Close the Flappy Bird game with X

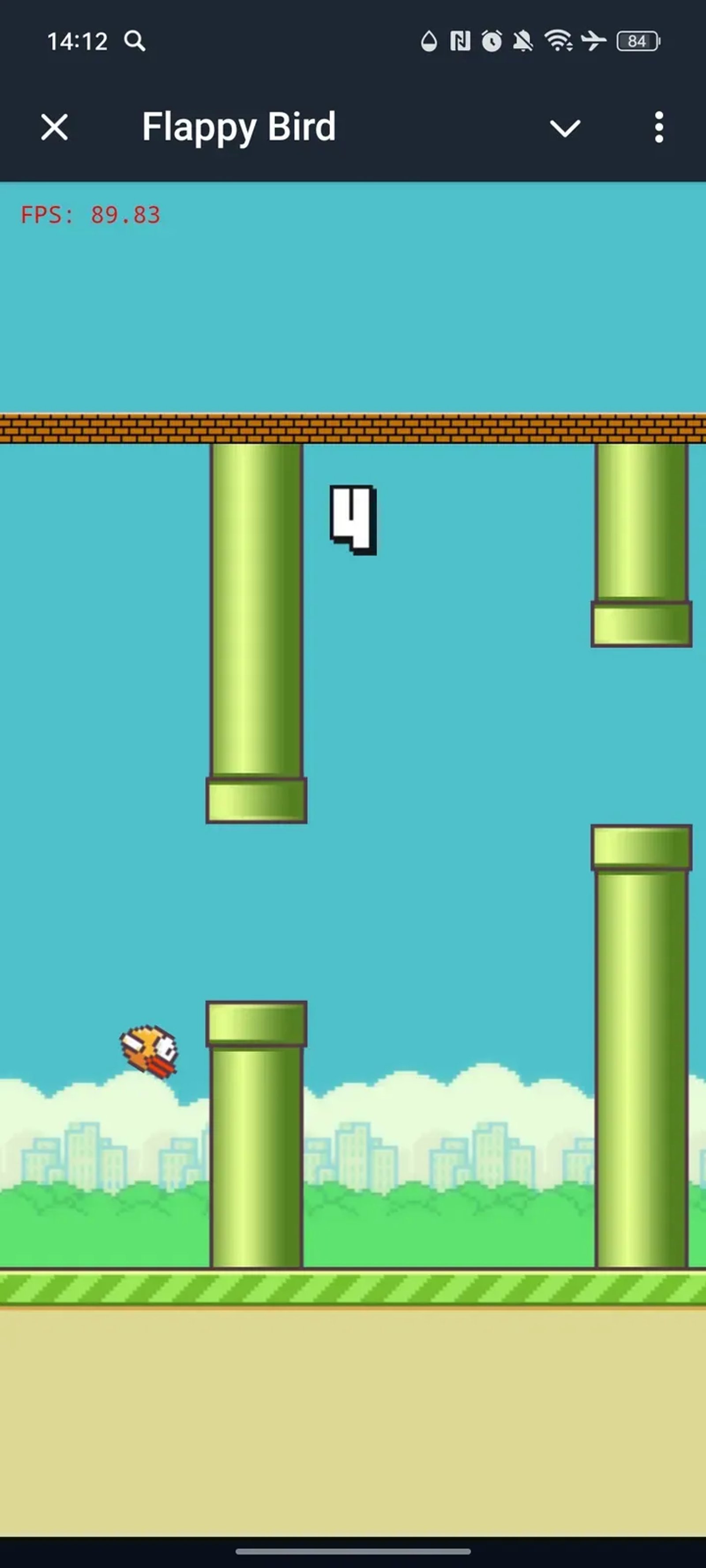(53, 128)
